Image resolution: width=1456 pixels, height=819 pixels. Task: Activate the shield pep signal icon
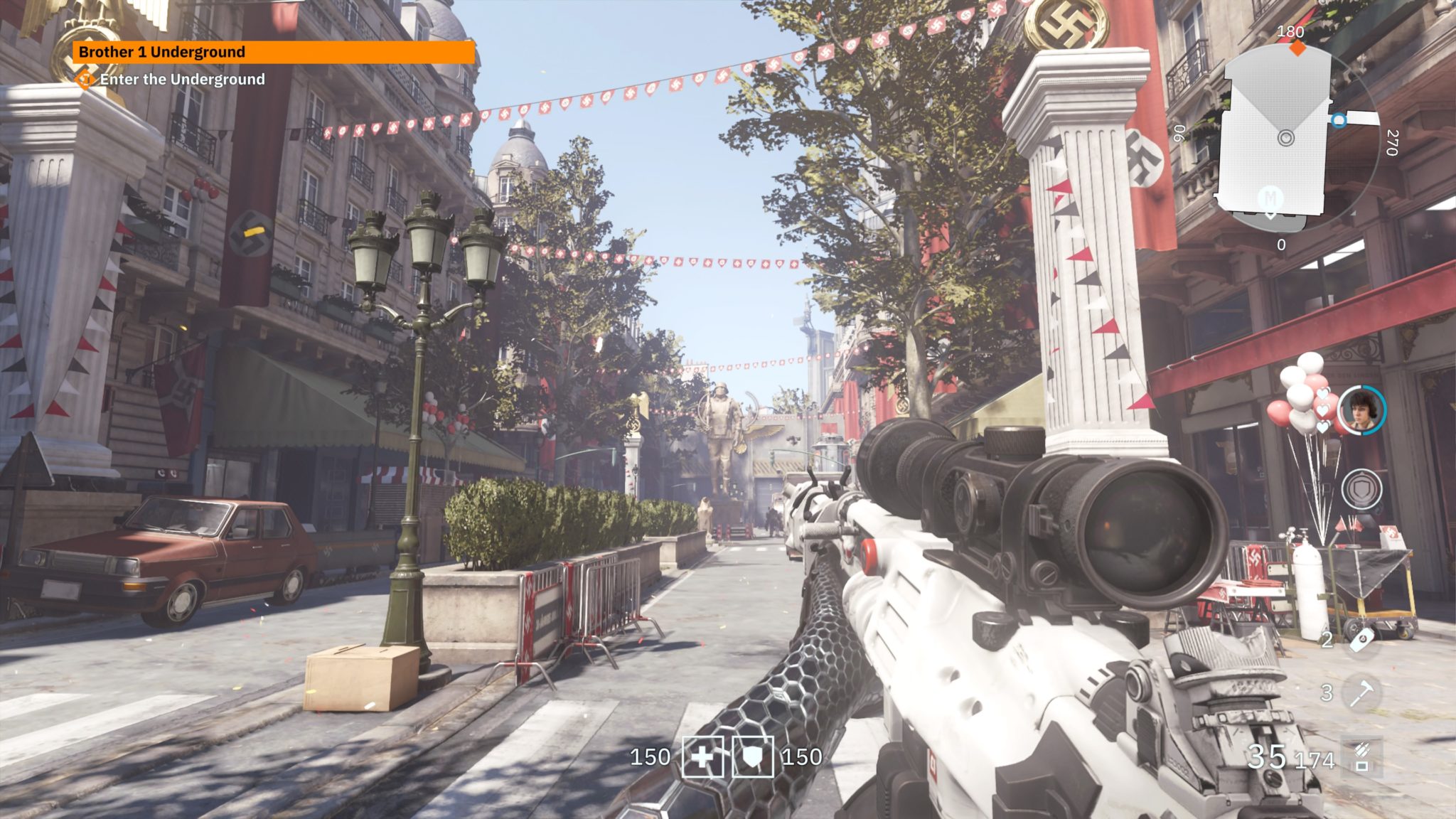(x=1361, y=489)
